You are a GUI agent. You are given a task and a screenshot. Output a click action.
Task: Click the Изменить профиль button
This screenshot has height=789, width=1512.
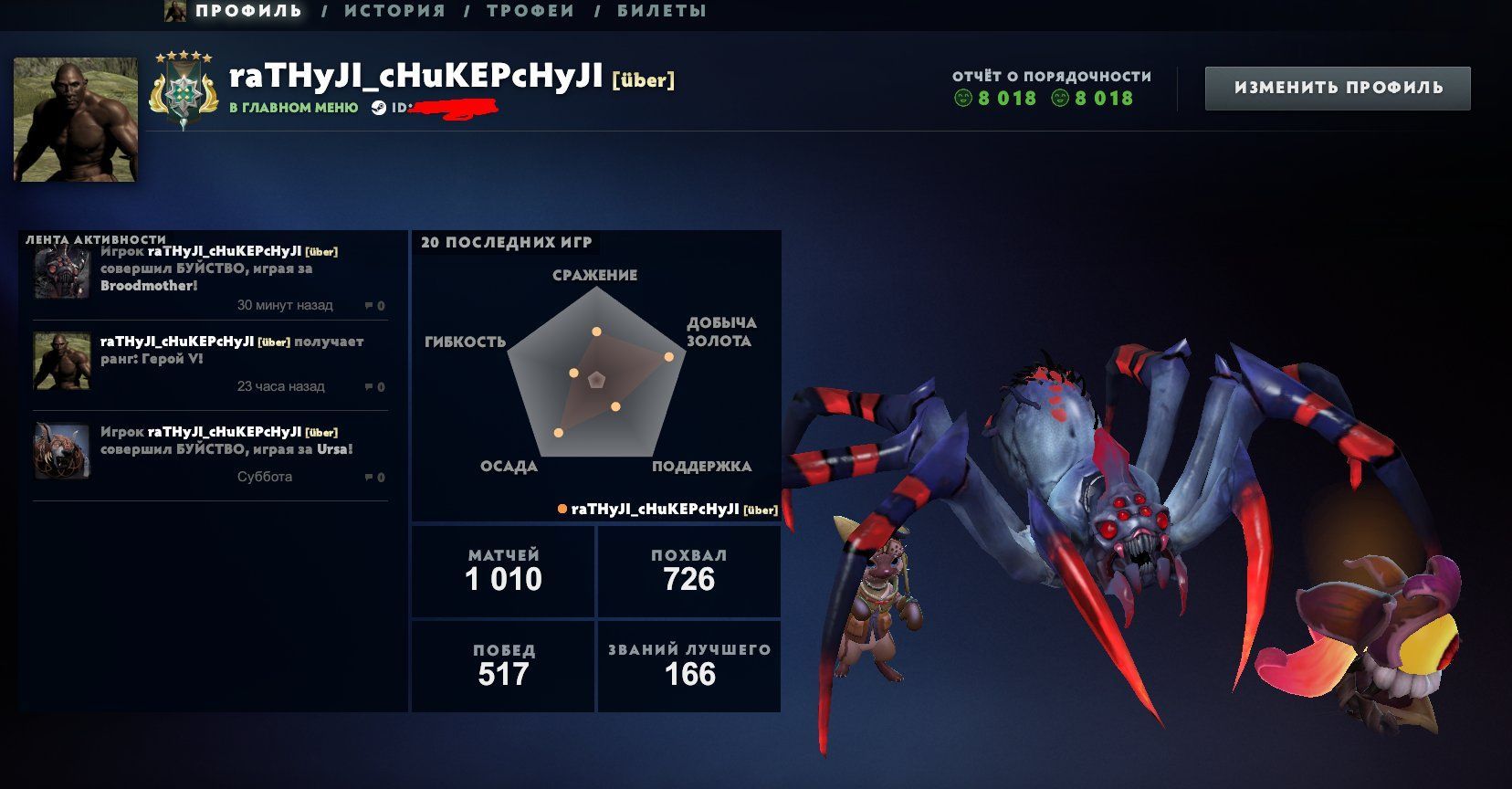[x=1338, y=88]
